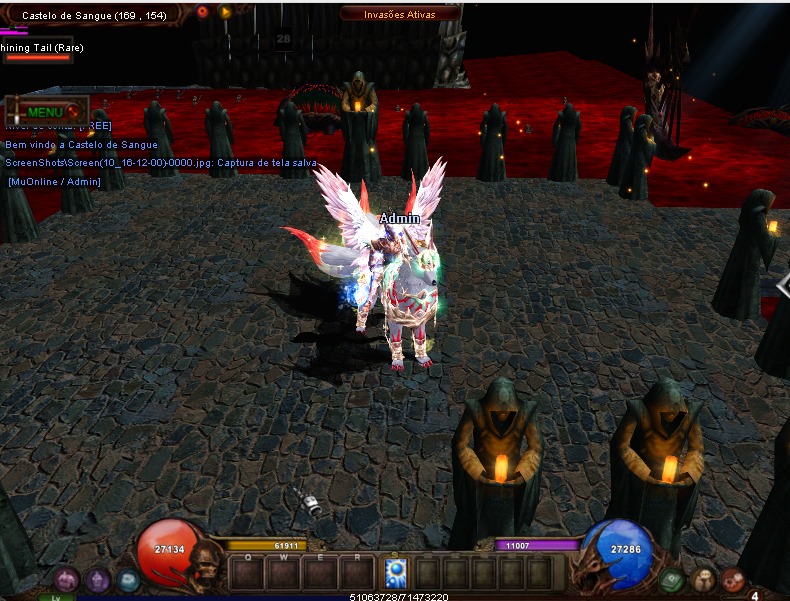Click the light blue round icon at bottom left
The width and height of the screenshot is (790, 601).
click(128, 579)
